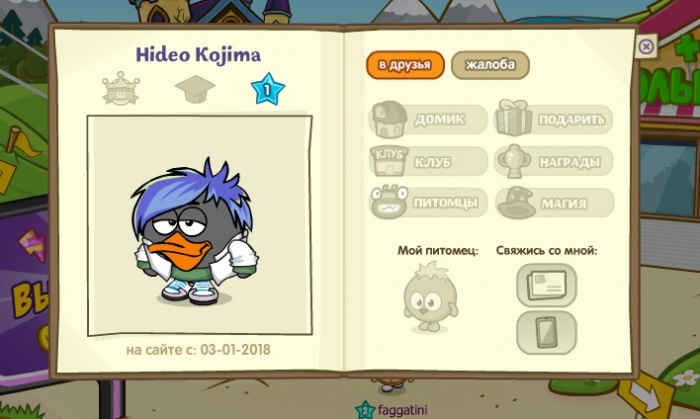The width and height of the screenshot is (700, 419).
Task: Close the profile book window
Action: [646, 46]
